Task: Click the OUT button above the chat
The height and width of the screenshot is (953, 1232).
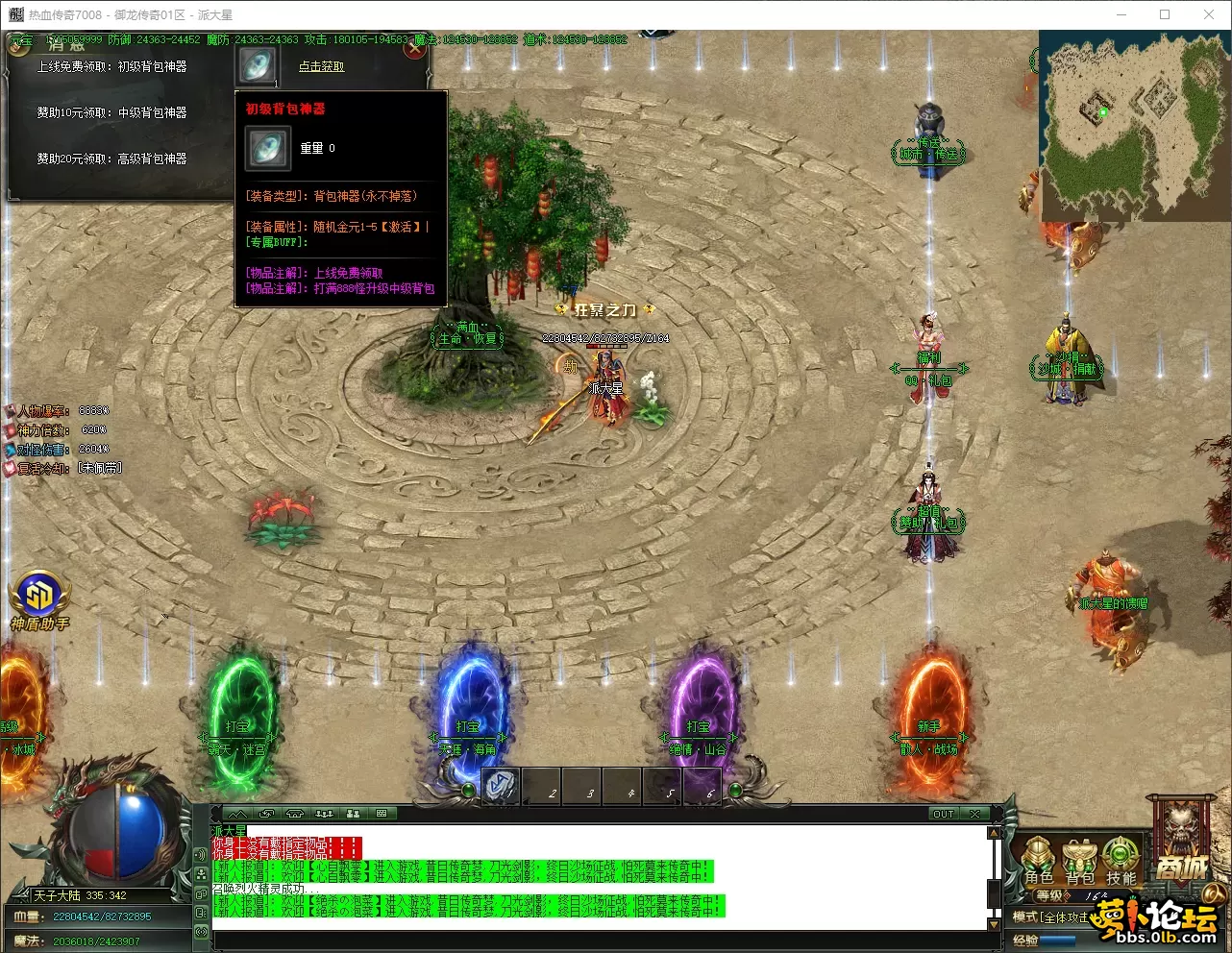Action: click(x=944, y=814)
